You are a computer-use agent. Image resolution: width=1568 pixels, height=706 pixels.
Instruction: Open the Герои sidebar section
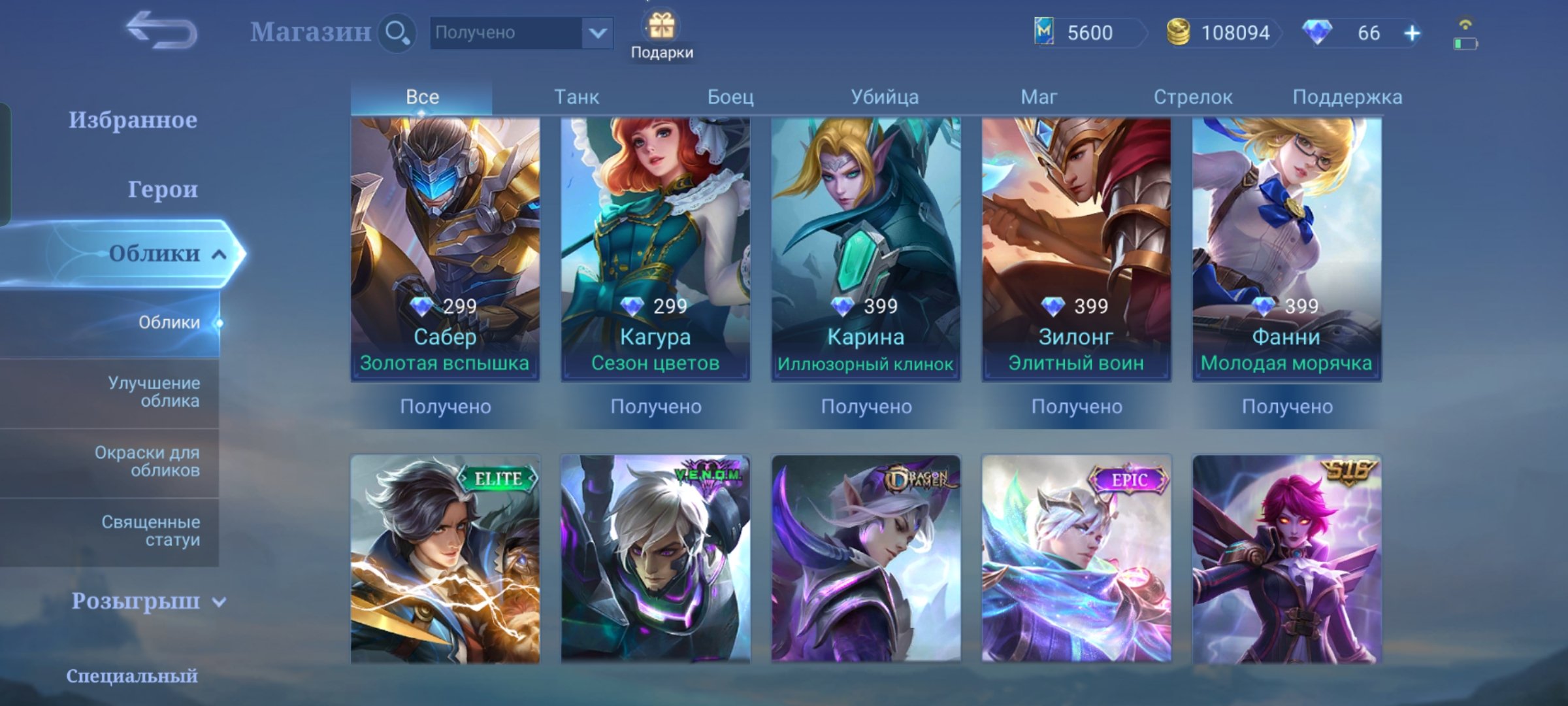click(x=165, y=189)
